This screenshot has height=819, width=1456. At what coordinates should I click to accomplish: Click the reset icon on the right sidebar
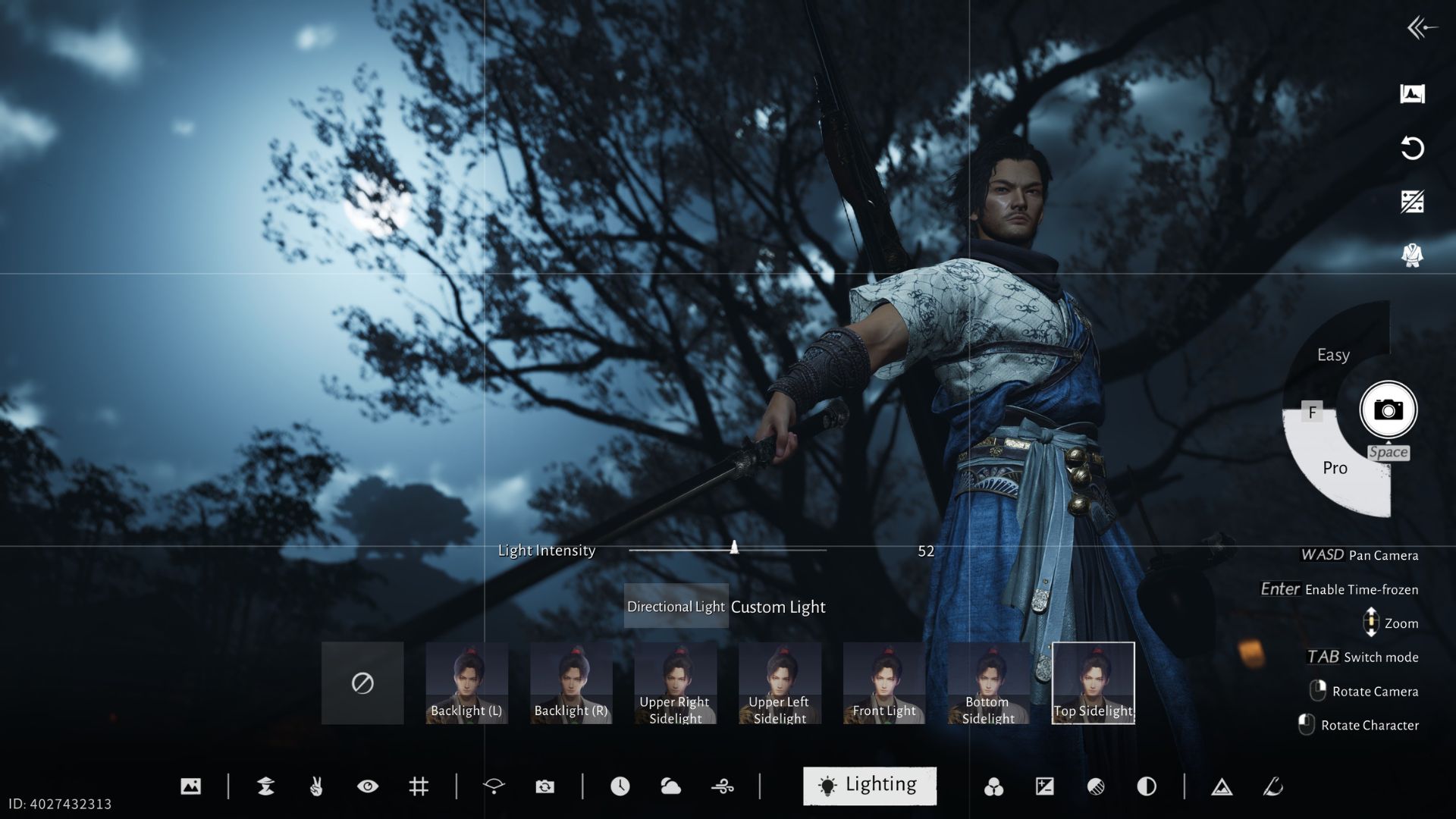[1412, 150]
